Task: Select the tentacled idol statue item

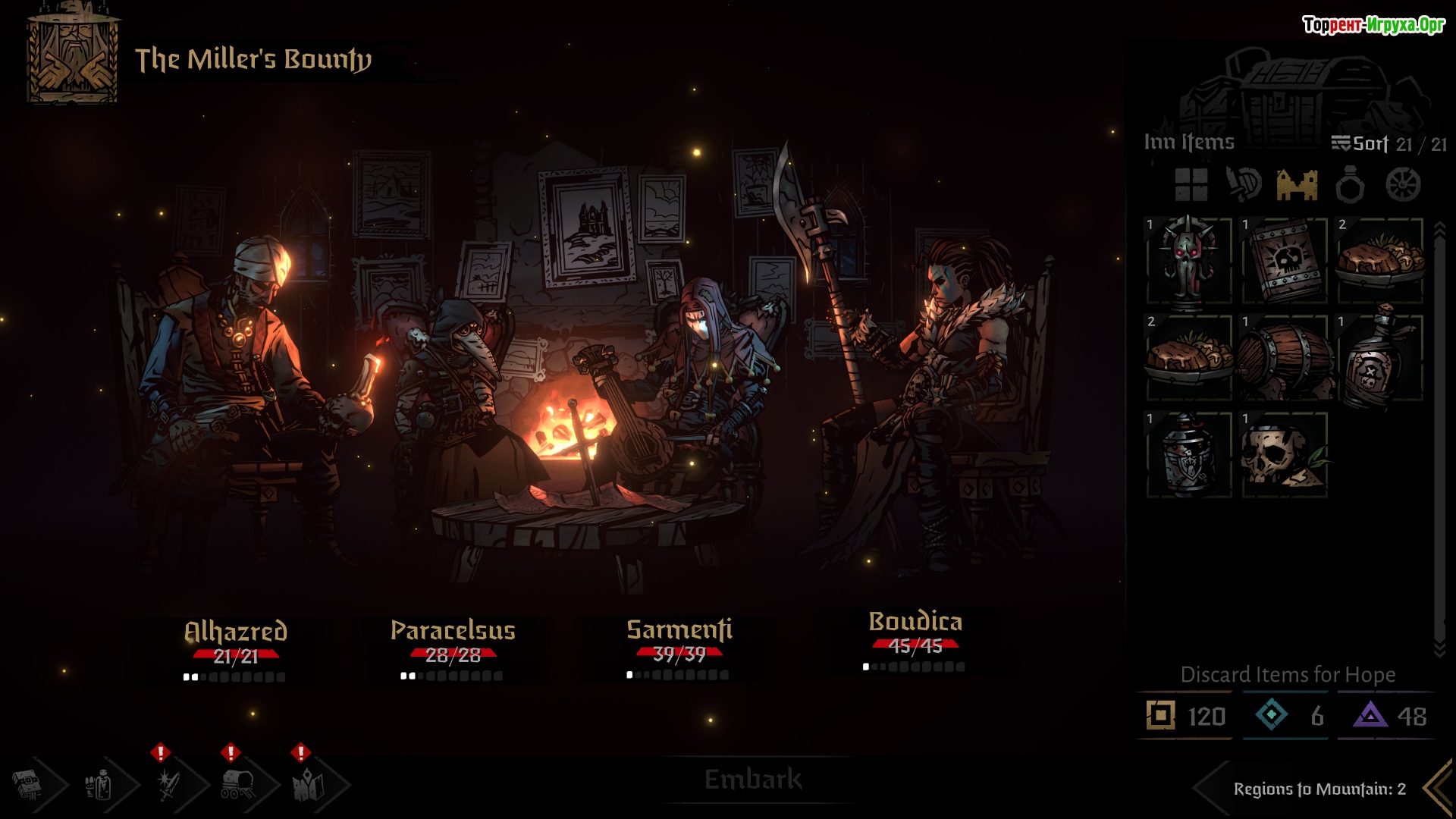Action: point(1189,262)
